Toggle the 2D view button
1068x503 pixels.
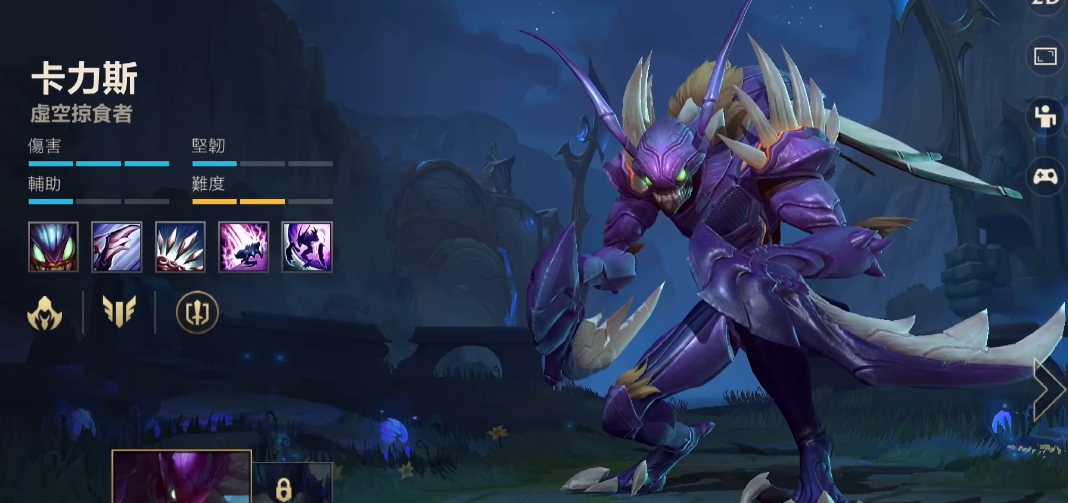coord(1046,5)
